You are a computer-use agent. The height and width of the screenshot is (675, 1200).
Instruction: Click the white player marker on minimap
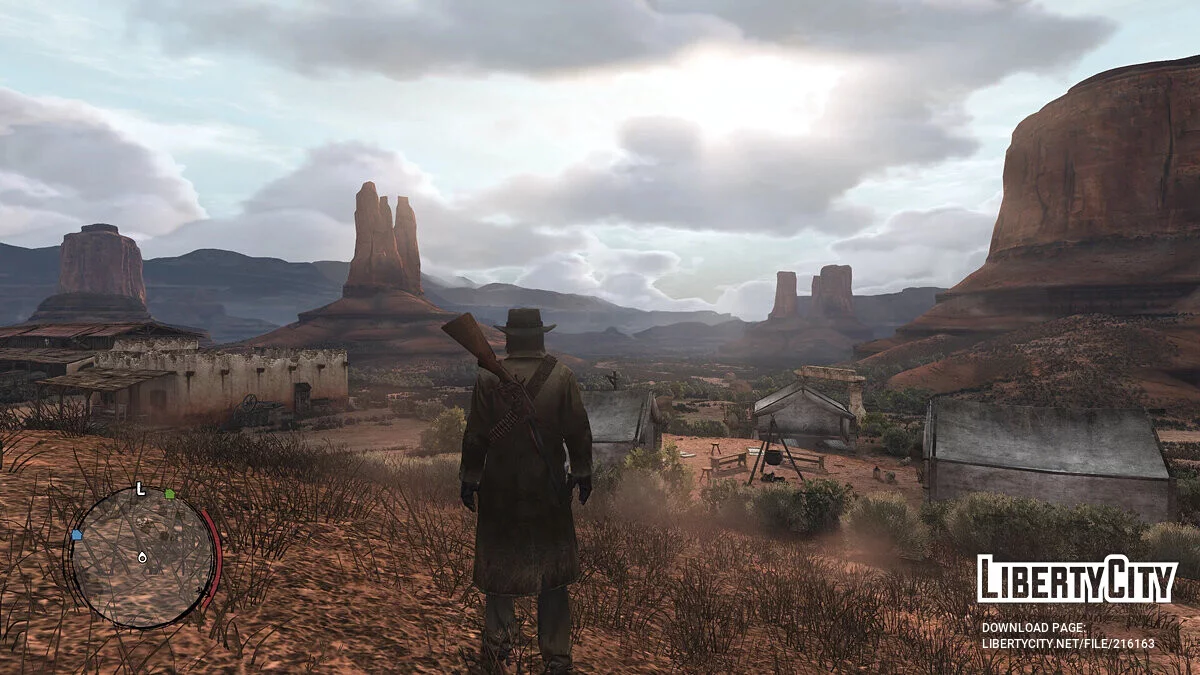(142, 556)
